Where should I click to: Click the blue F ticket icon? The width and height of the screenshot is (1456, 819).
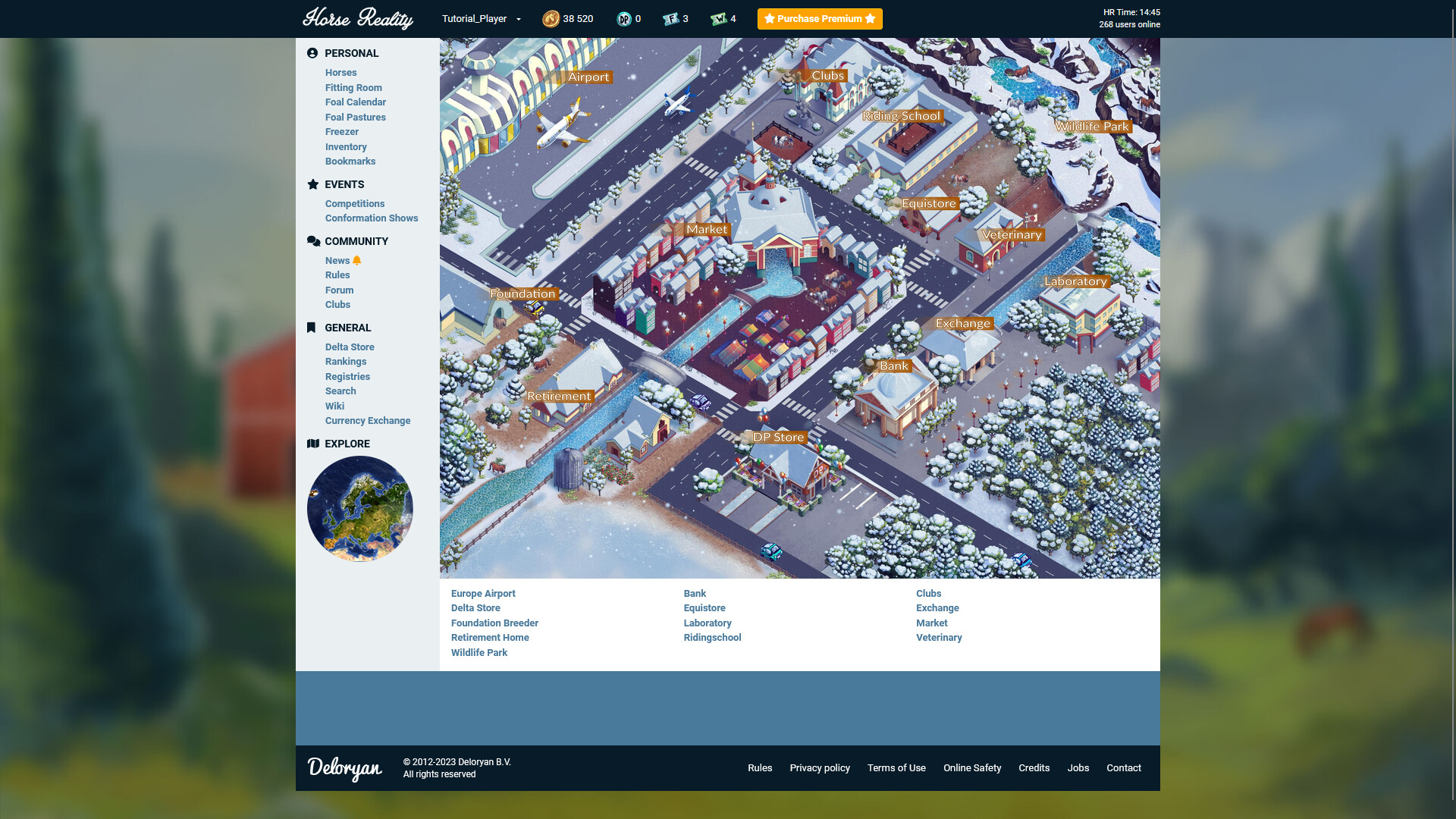(x=671, y=18)
